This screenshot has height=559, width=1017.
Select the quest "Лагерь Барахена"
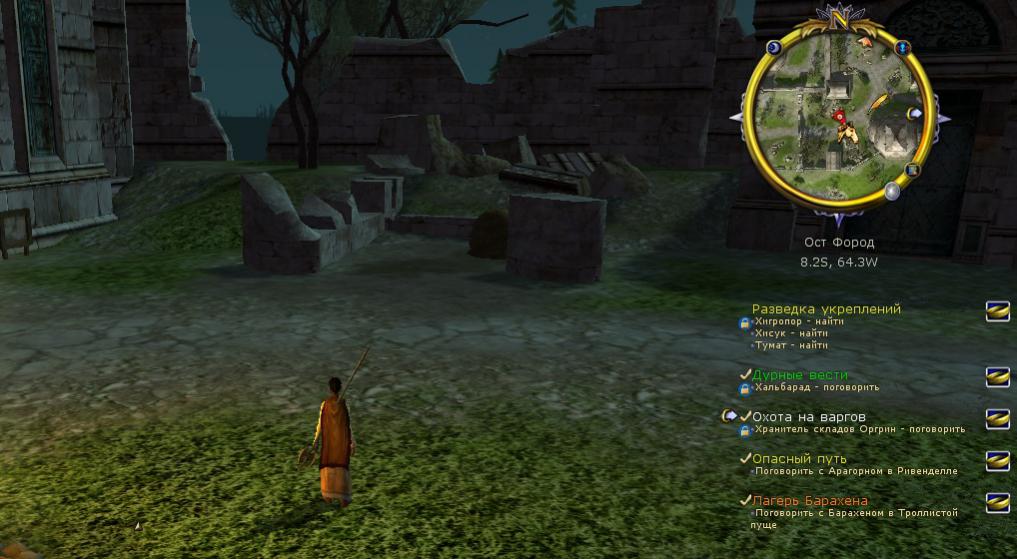pyautogui.click(x=810, y=501)
